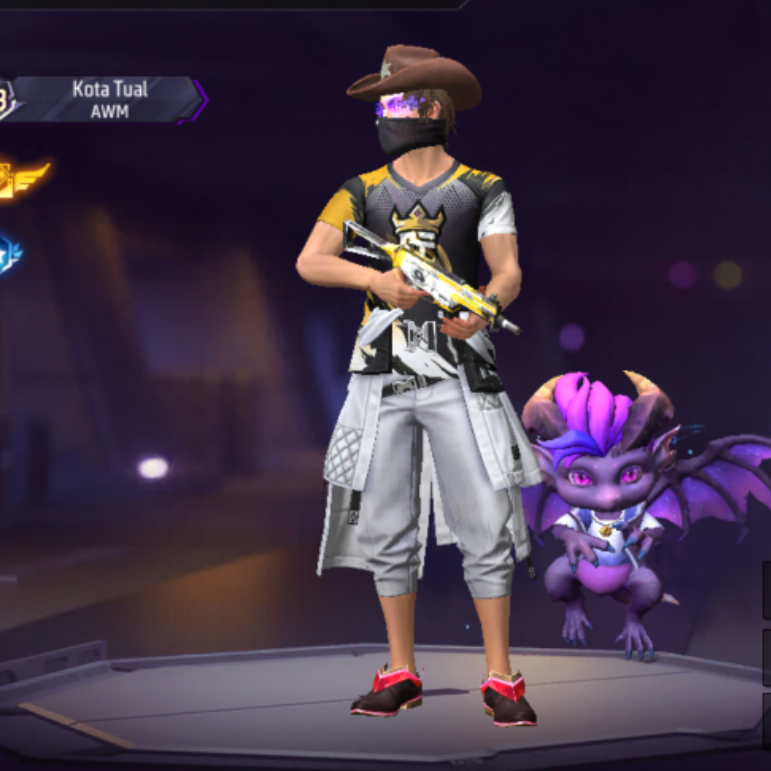771x771 pixels.
Task: Open the Kota Tual AWM title banner
Action: coord(108,100)
